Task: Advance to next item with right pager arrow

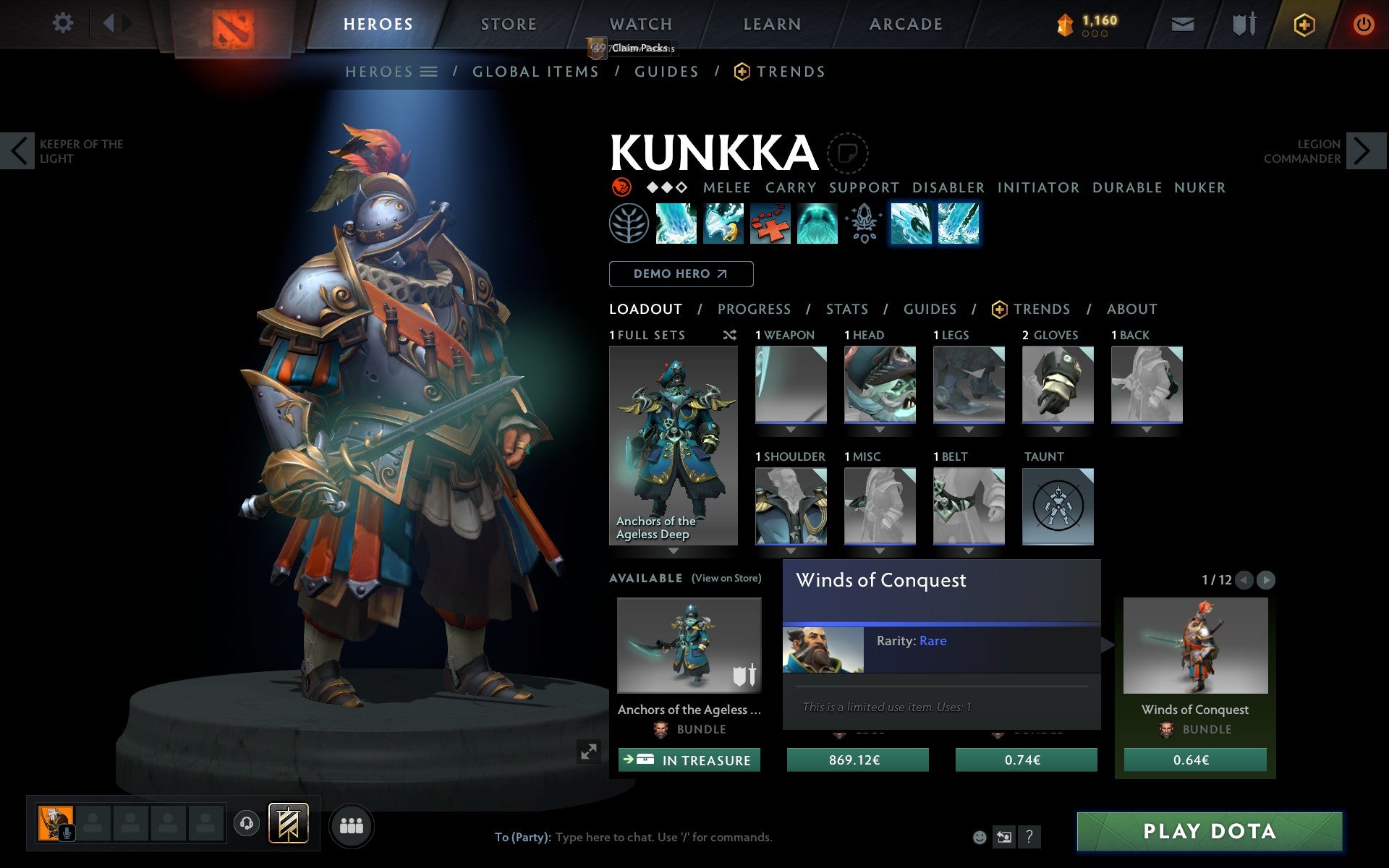Action: point(1265,580)
